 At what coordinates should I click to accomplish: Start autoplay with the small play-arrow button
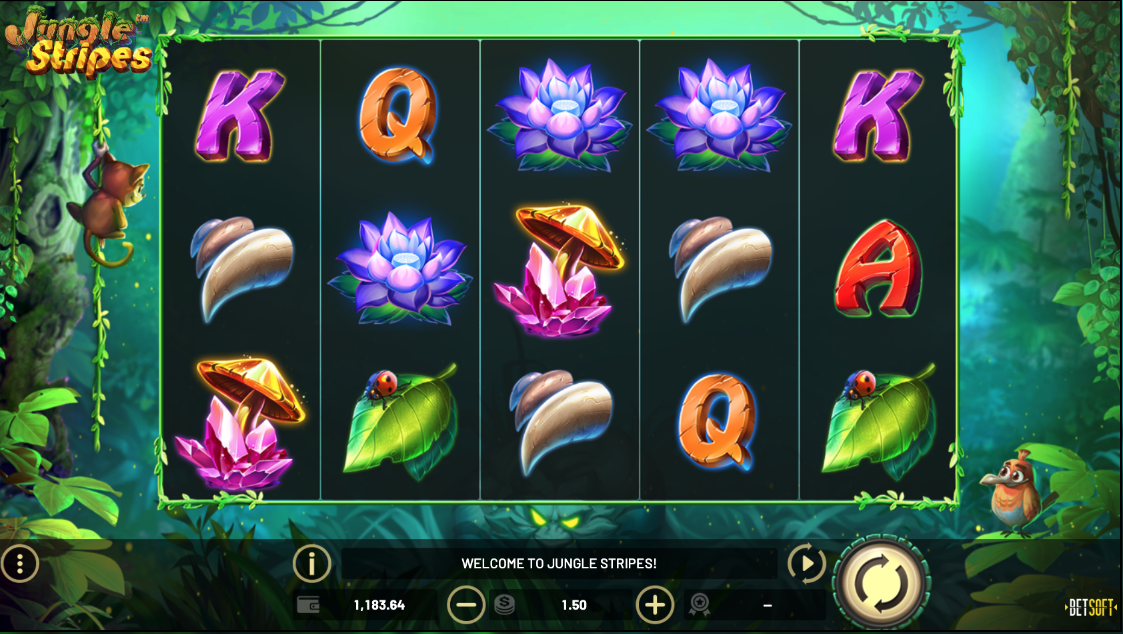805,564
